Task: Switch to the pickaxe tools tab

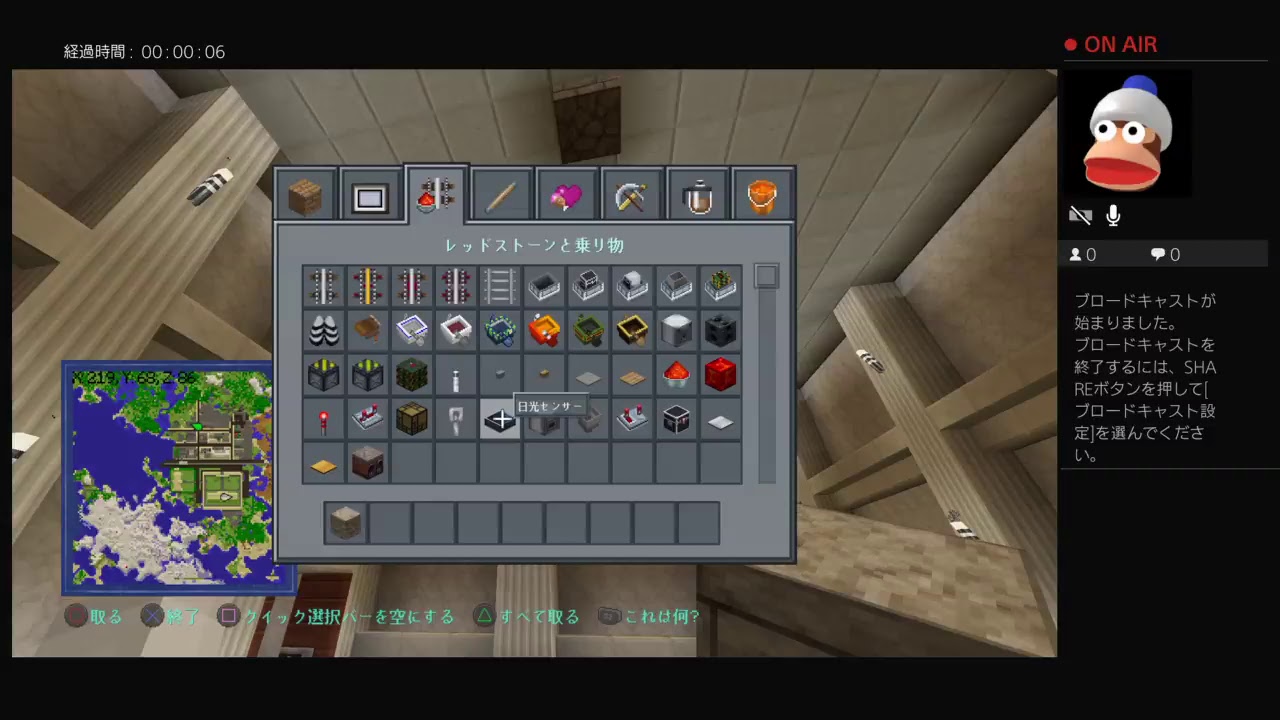Action: 632,195
